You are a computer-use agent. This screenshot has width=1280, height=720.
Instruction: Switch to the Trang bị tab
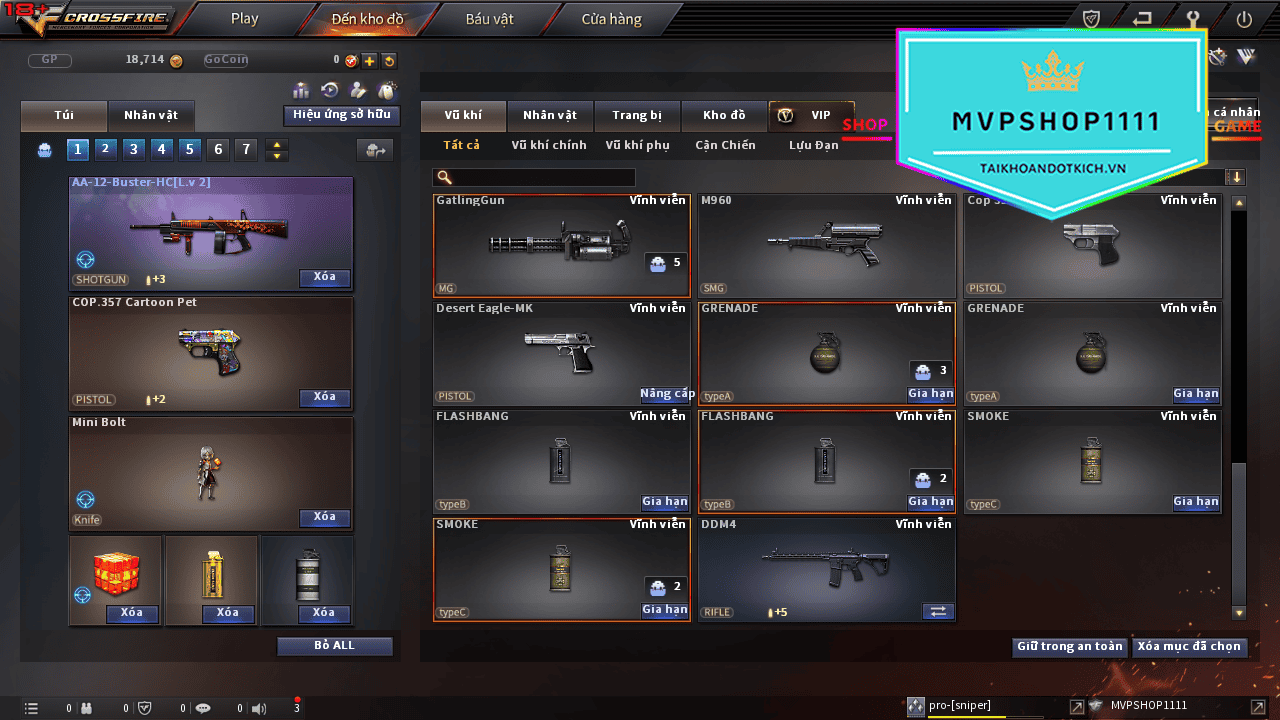636,115
